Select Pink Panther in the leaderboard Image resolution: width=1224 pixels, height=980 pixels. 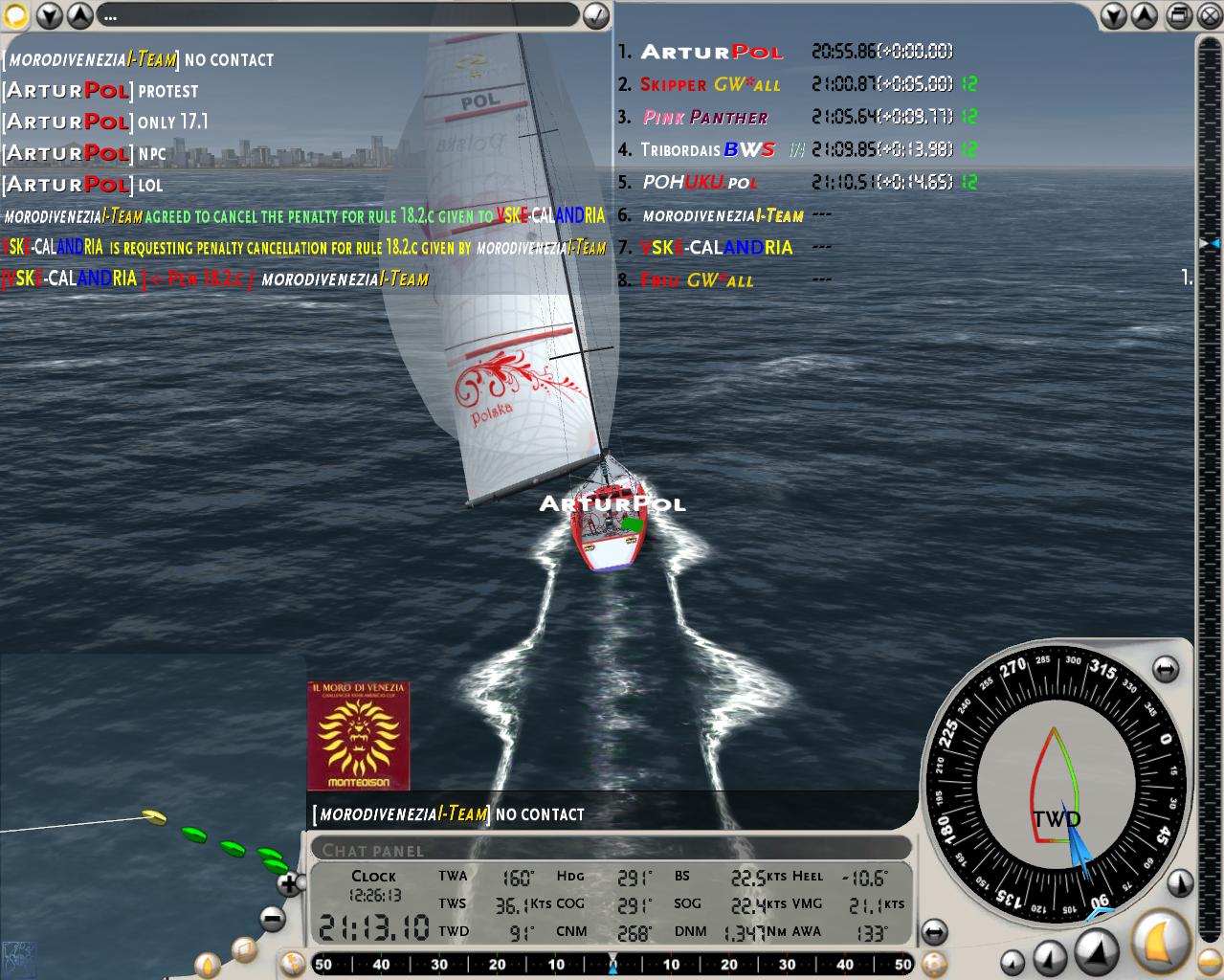705,117
